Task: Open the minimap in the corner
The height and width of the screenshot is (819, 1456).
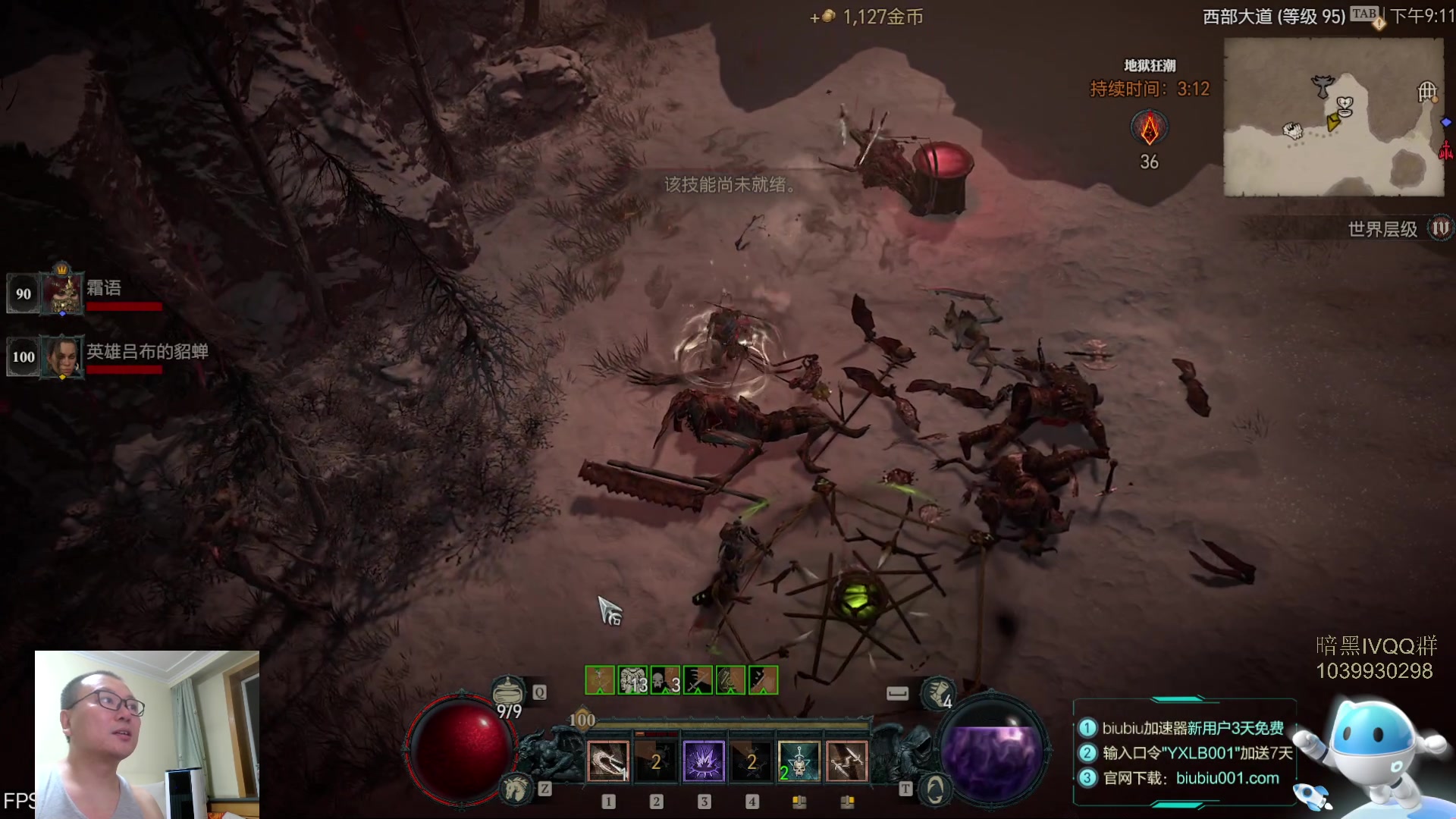Action: pos(1333,118)
